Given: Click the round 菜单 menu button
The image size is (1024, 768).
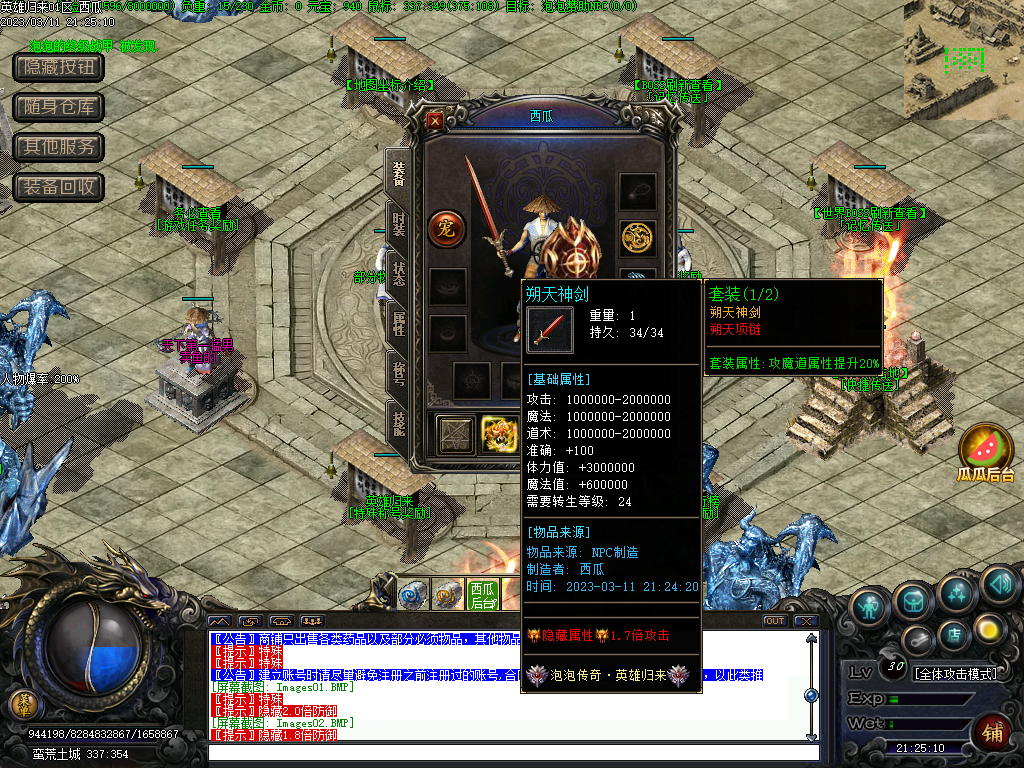Looking at the screenshot, I should pos(22,704).
